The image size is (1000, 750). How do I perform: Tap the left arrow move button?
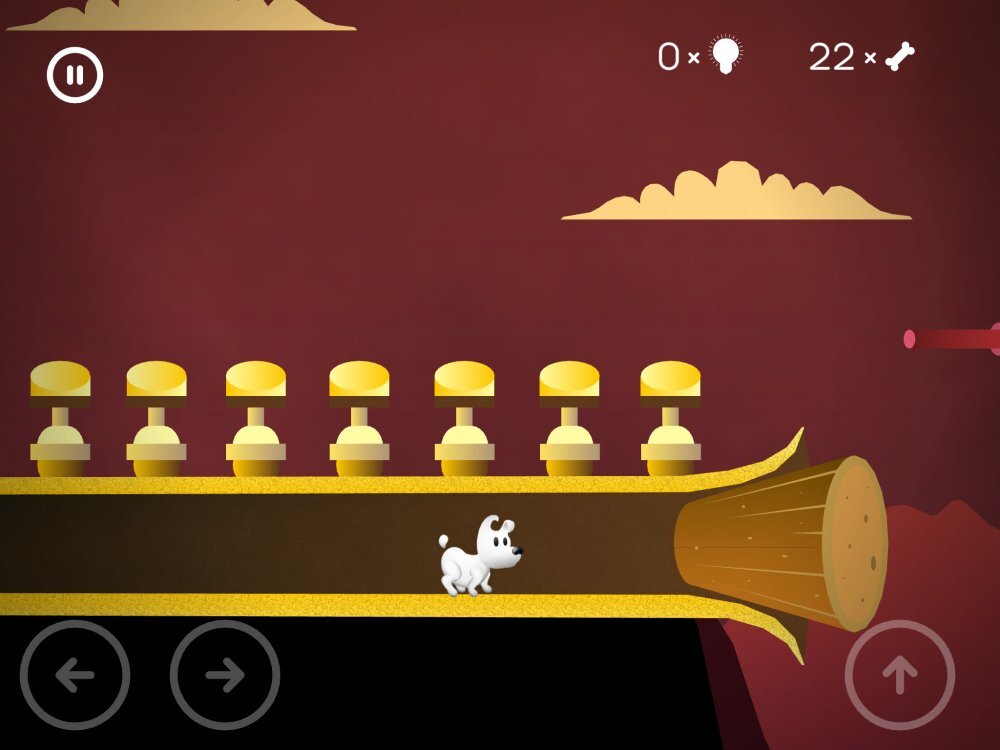[x=75, y=675]
